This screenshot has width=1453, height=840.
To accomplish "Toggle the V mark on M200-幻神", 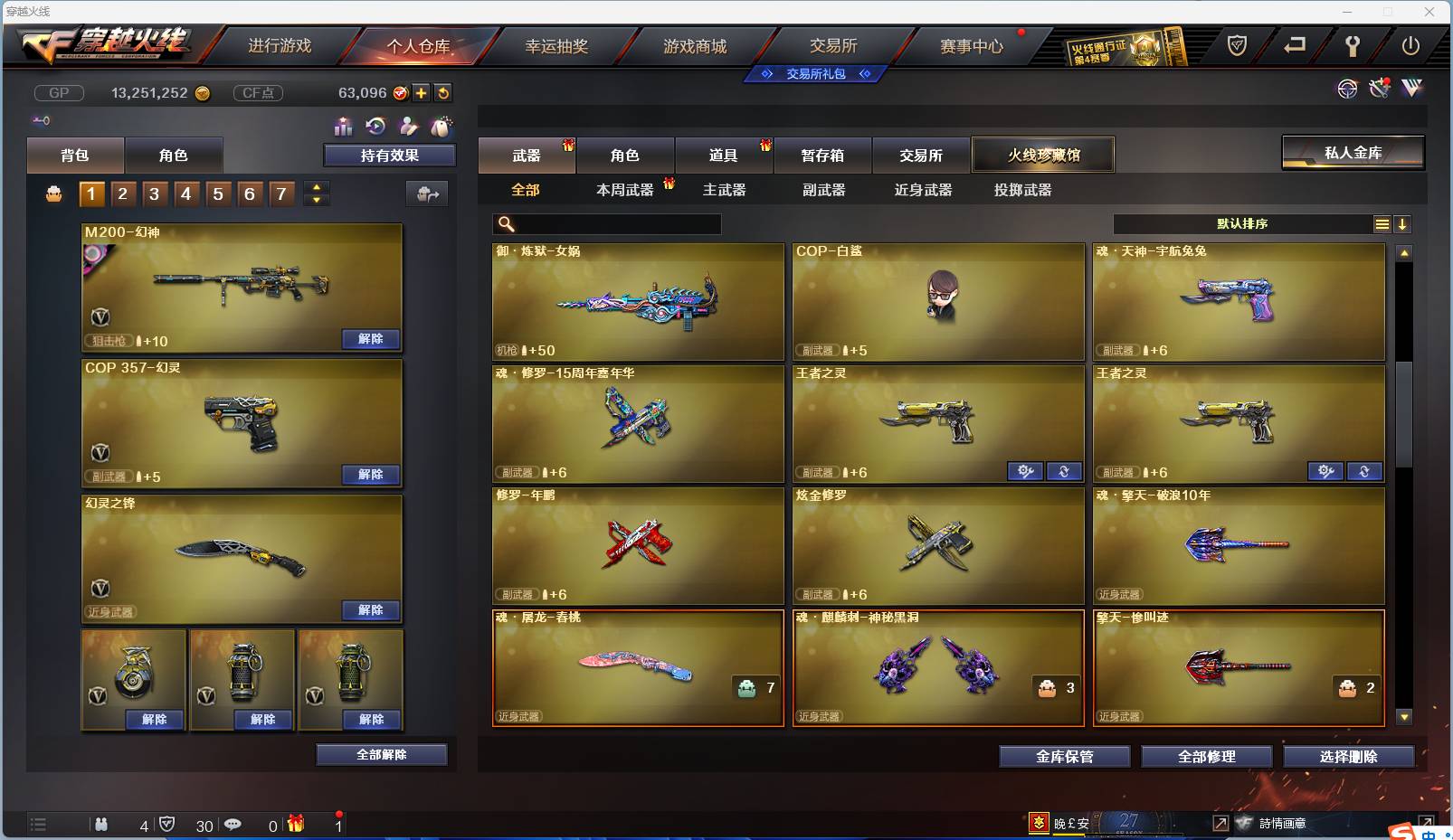I will tap(100, 318).
